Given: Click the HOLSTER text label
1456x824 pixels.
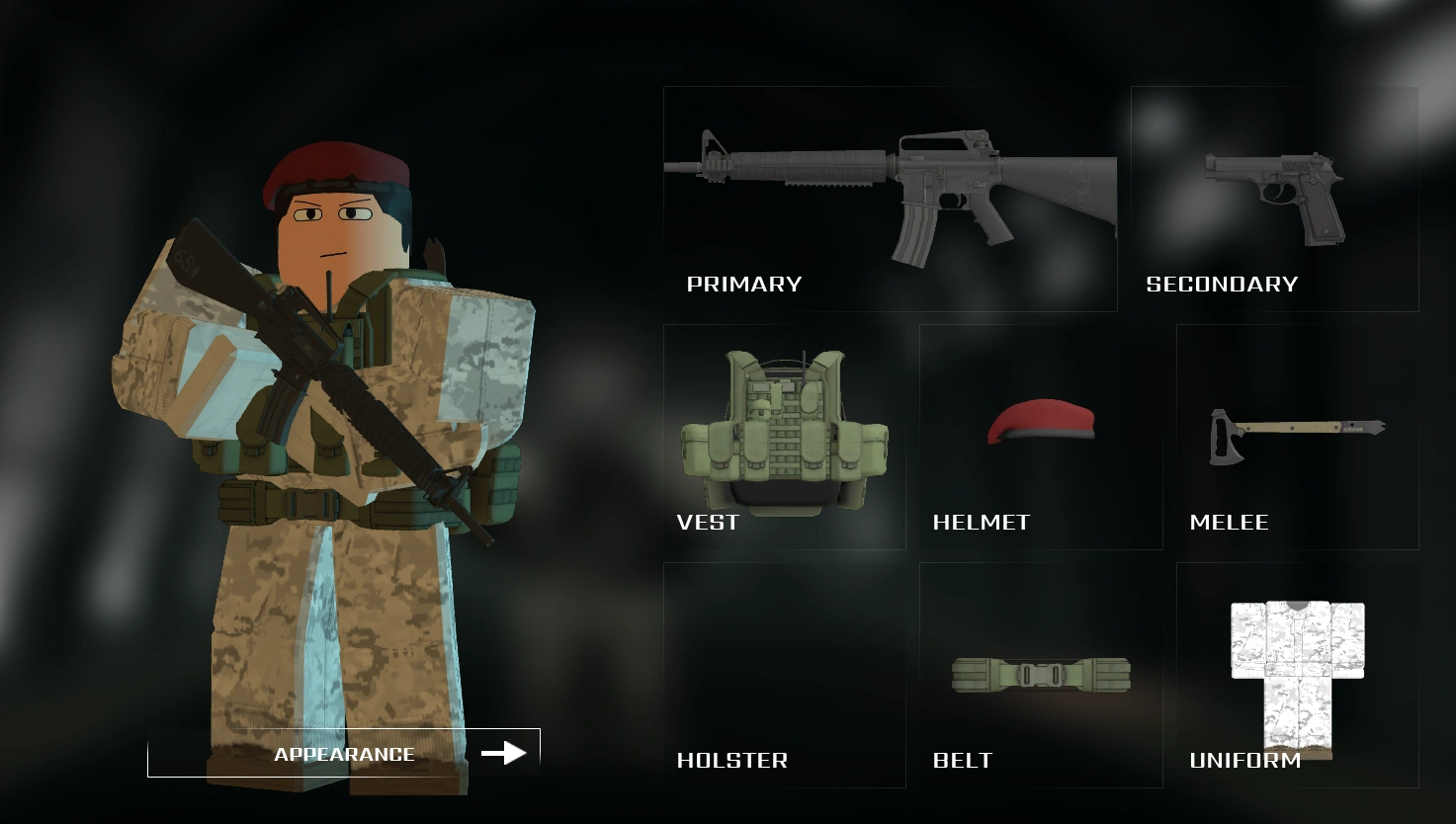Looking at the screenshot, I should tap(732, 760).
